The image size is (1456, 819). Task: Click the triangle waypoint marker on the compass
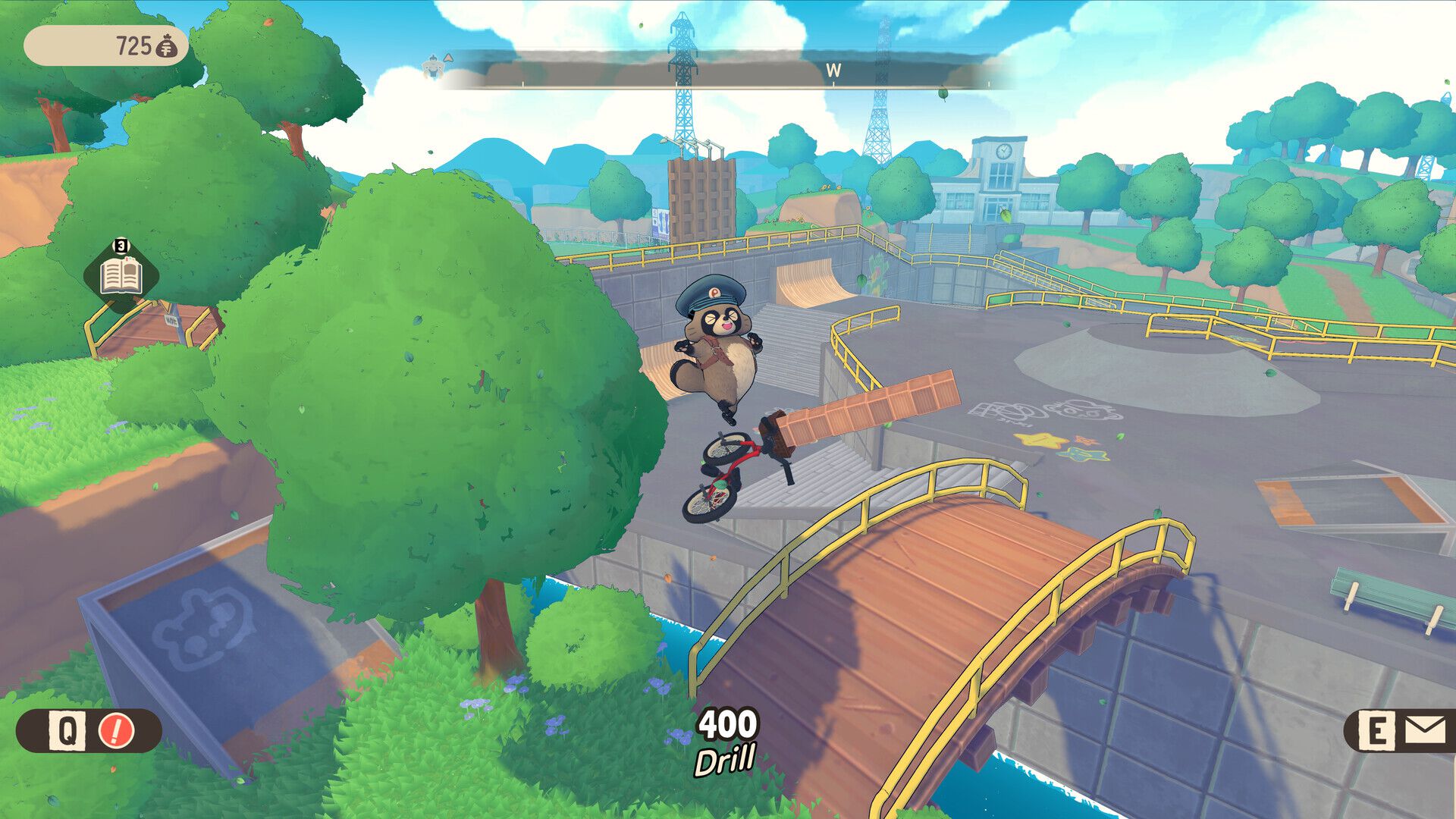[449, 58]
